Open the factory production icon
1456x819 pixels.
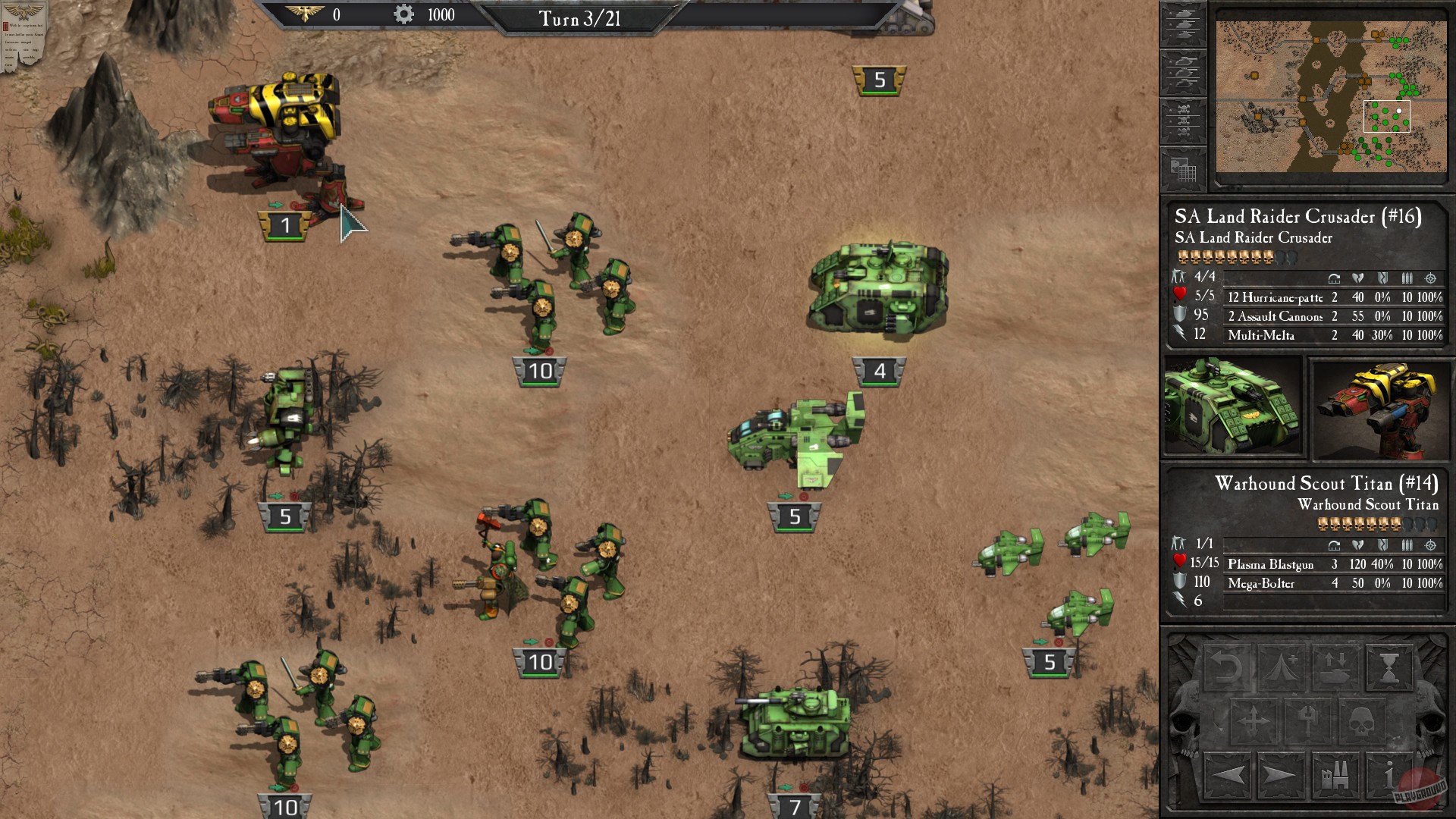click(x=1335, y=776)
